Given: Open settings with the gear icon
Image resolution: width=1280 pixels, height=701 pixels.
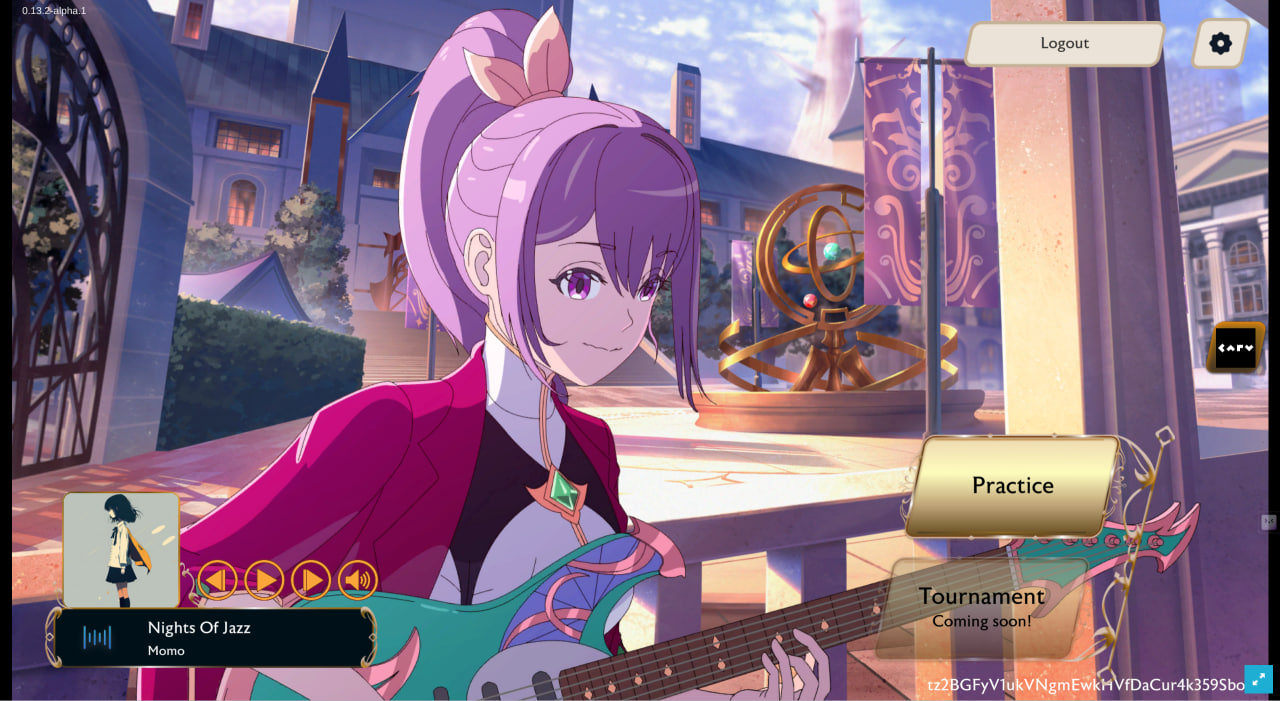Looking at the screenshot, I should click(1220, 44).
